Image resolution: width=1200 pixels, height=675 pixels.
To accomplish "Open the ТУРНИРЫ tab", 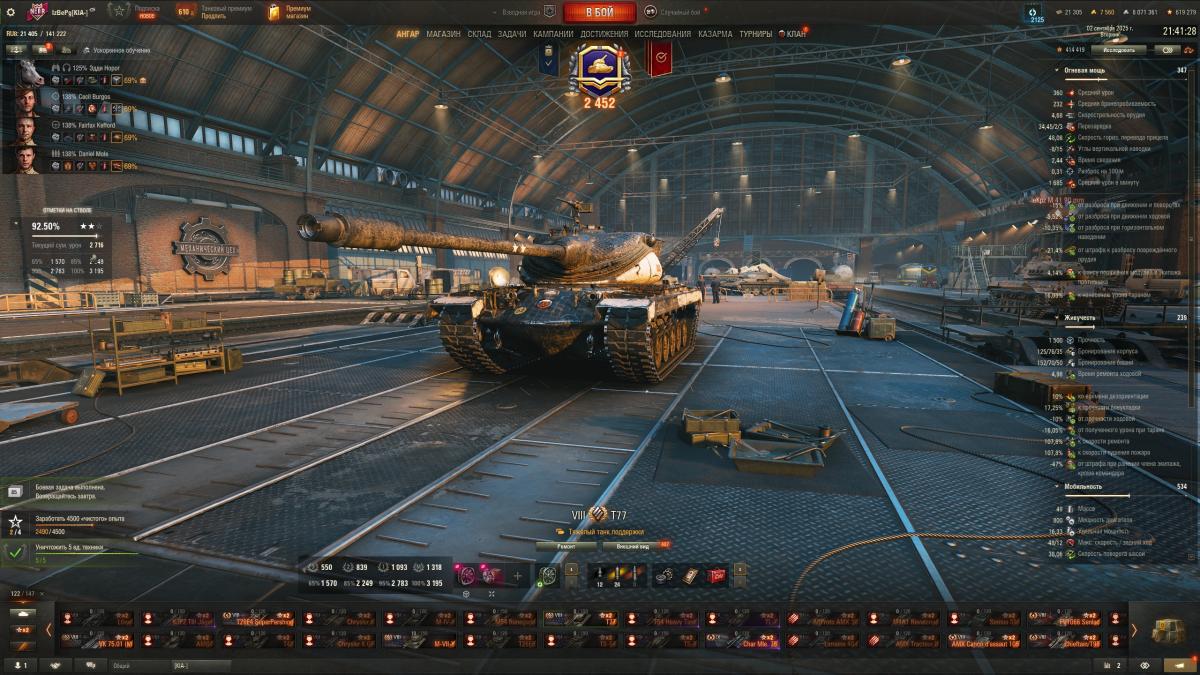I will pos(756,34).
